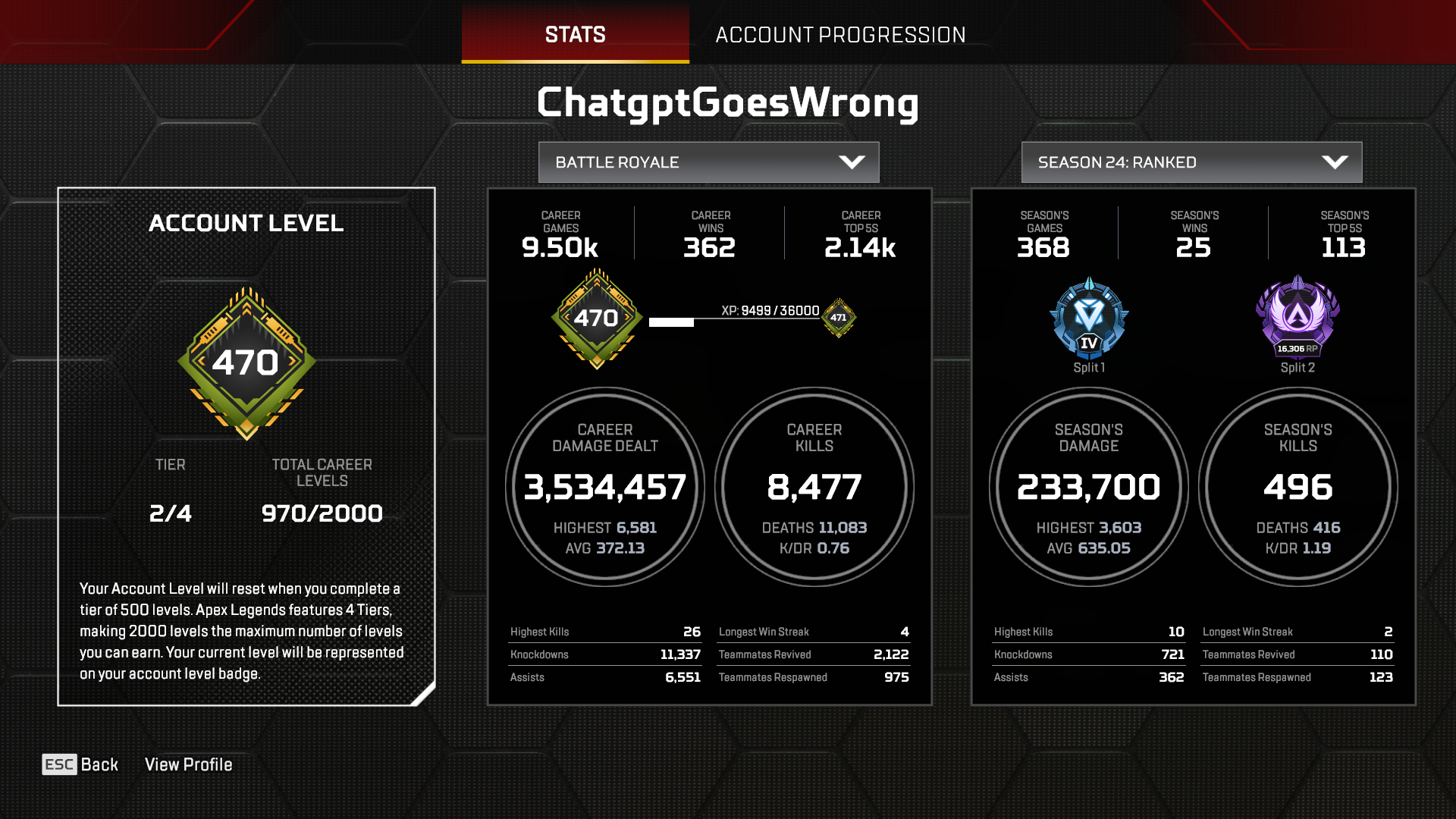The height and width of the screenshot is (819, 1456).
Task: Click the small level 471 badge icon
Action: pos(838,319)
